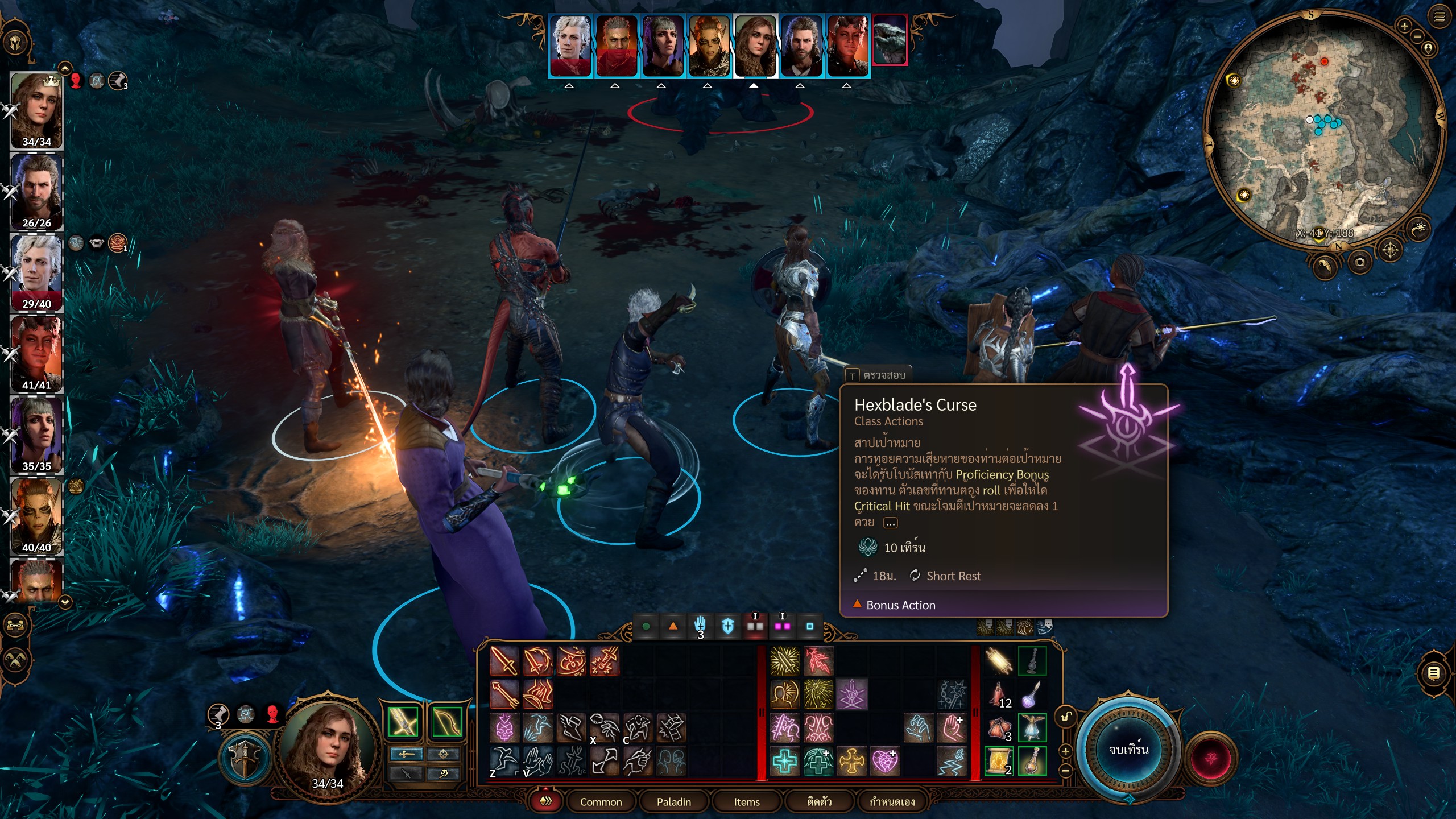Choose the ranged arrow attack icon
Image resolution: width=1456 pixels, height=819 pixels.
point(504,694)
